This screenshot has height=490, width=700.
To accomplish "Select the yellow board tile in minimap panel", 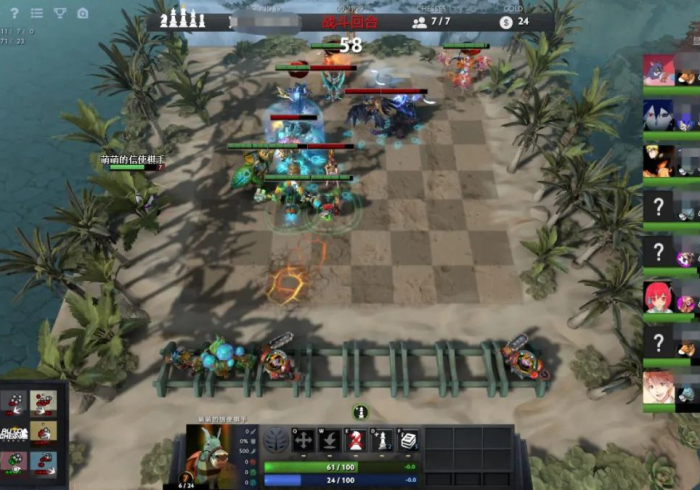I will 43,432.
